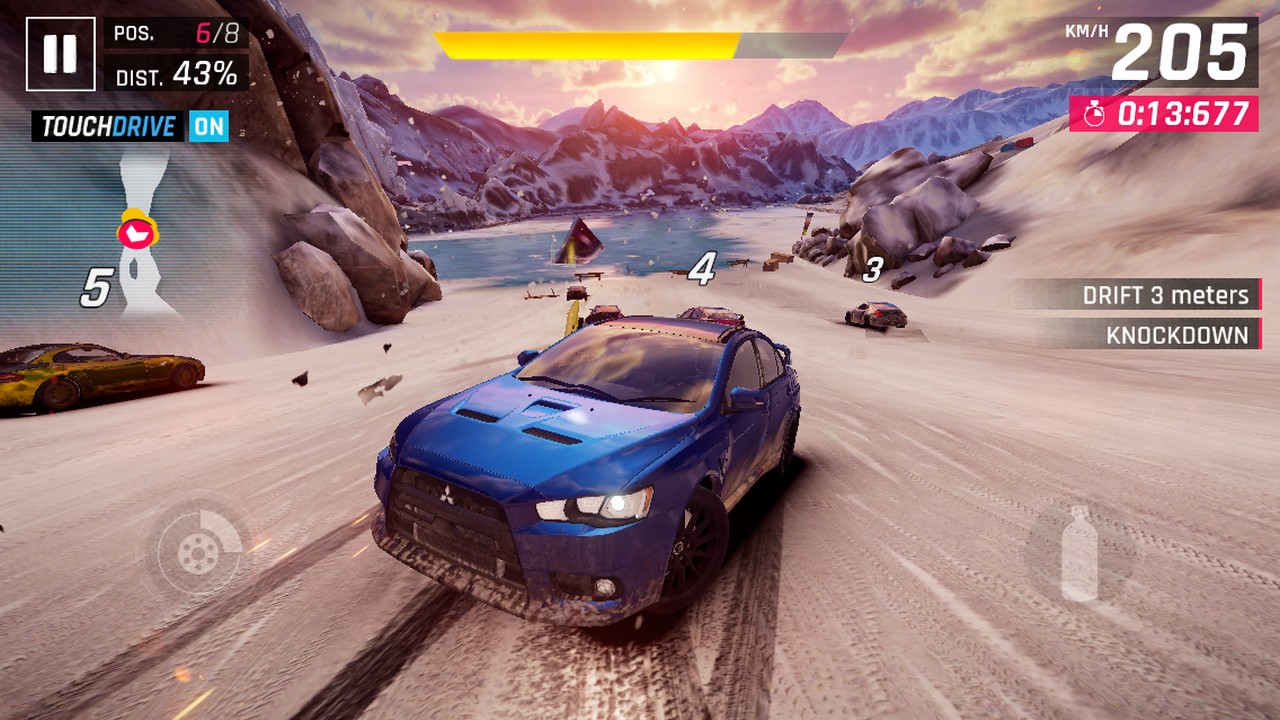Activate the nitro bottle boost

[1079, 552]
